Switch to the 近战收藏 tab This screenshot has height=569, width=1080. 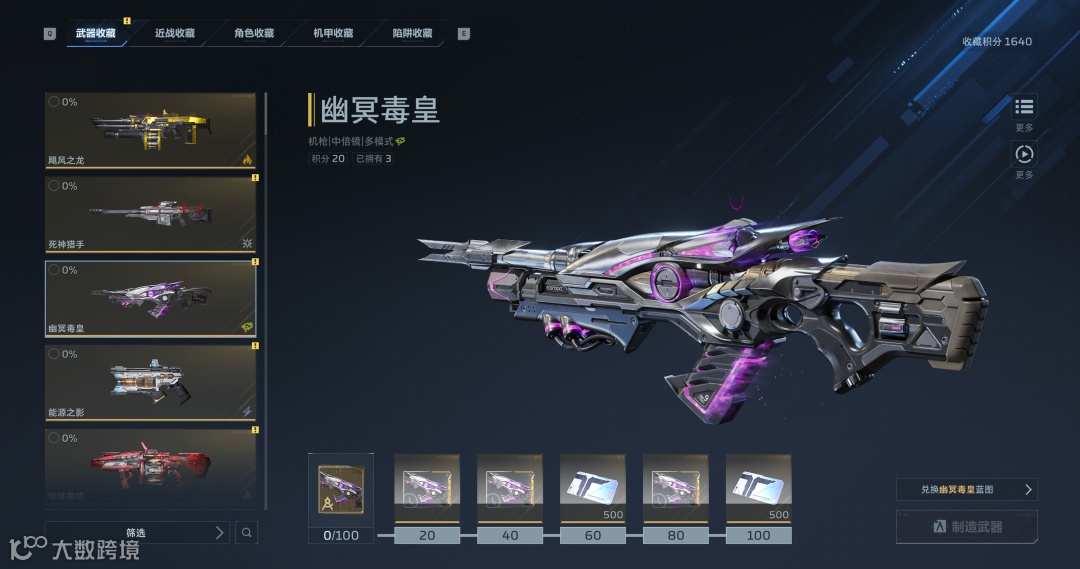pyautogui.click(x=175, y=33)
